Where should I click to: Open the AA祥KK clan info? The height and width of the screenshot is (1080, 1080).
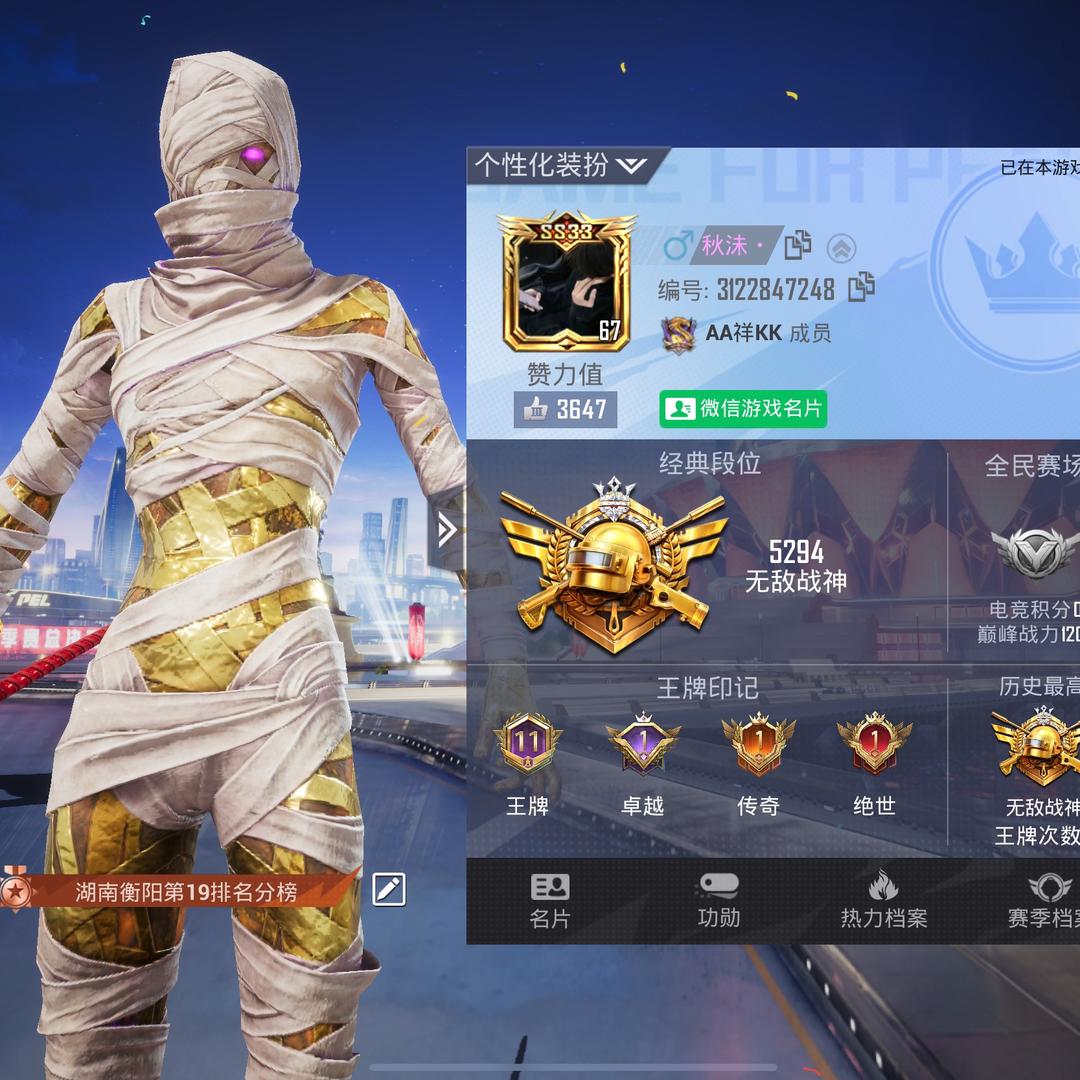pos(743,334)
